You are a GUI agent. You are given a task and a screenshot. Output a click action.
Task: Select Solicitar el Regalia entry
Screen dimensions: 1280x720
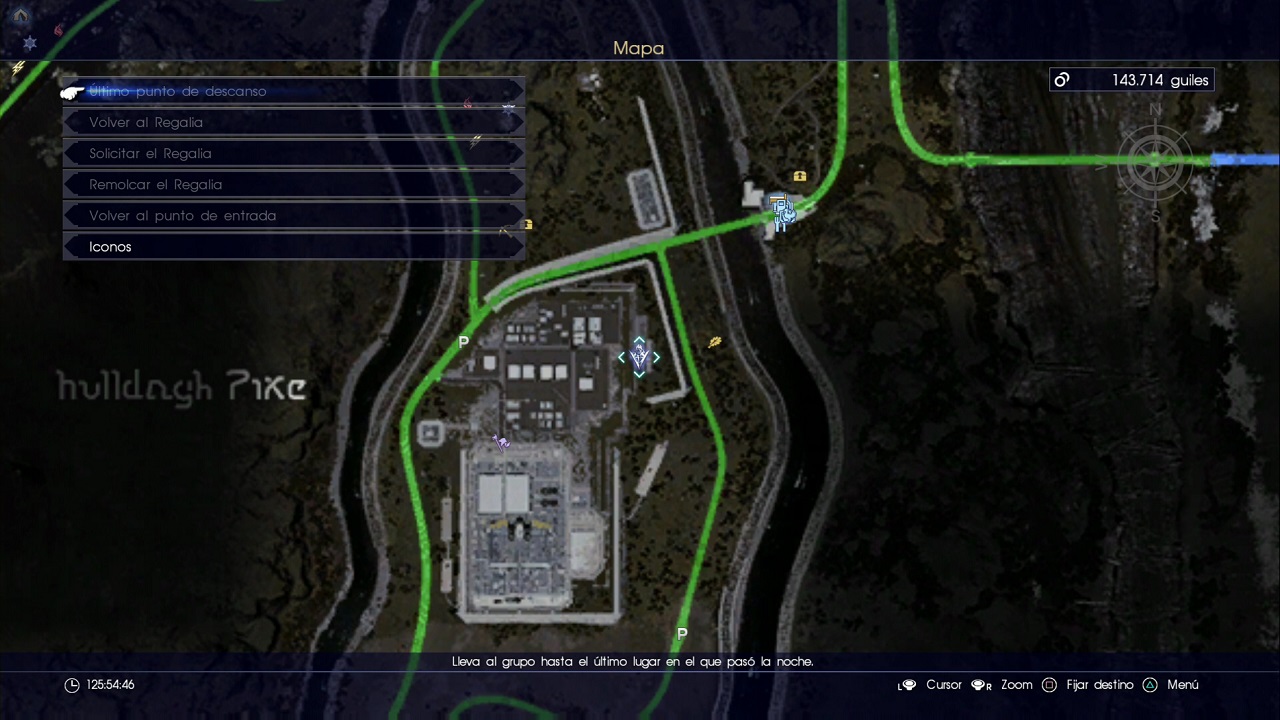coord(150,153)
